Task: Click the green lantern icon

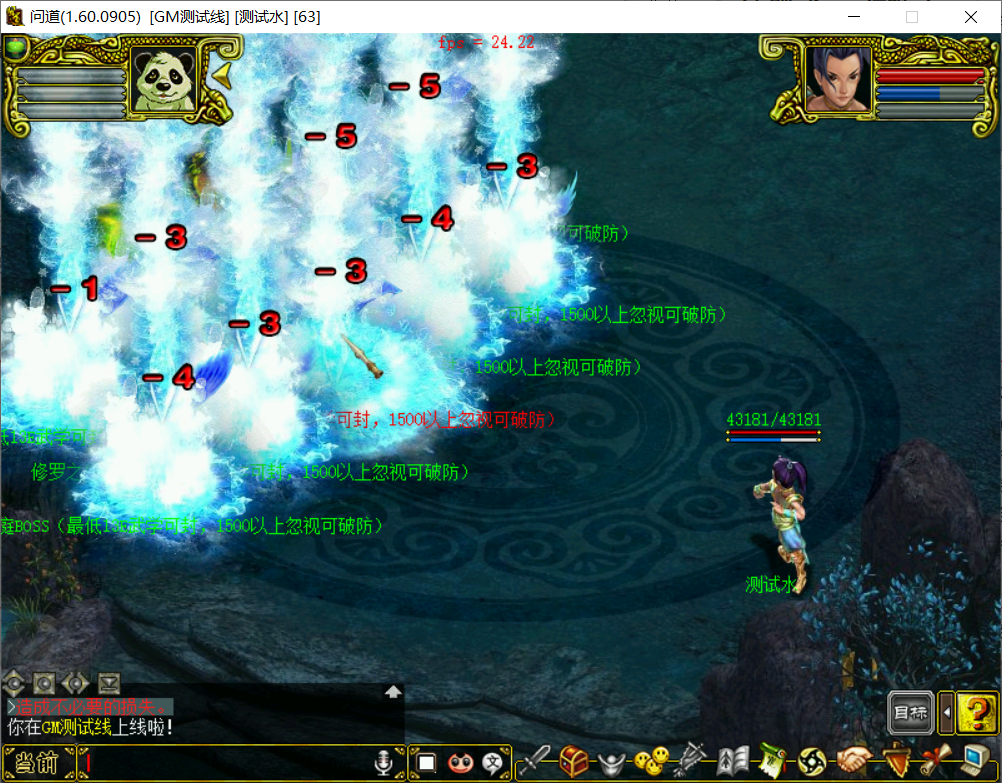Action: 17,47
